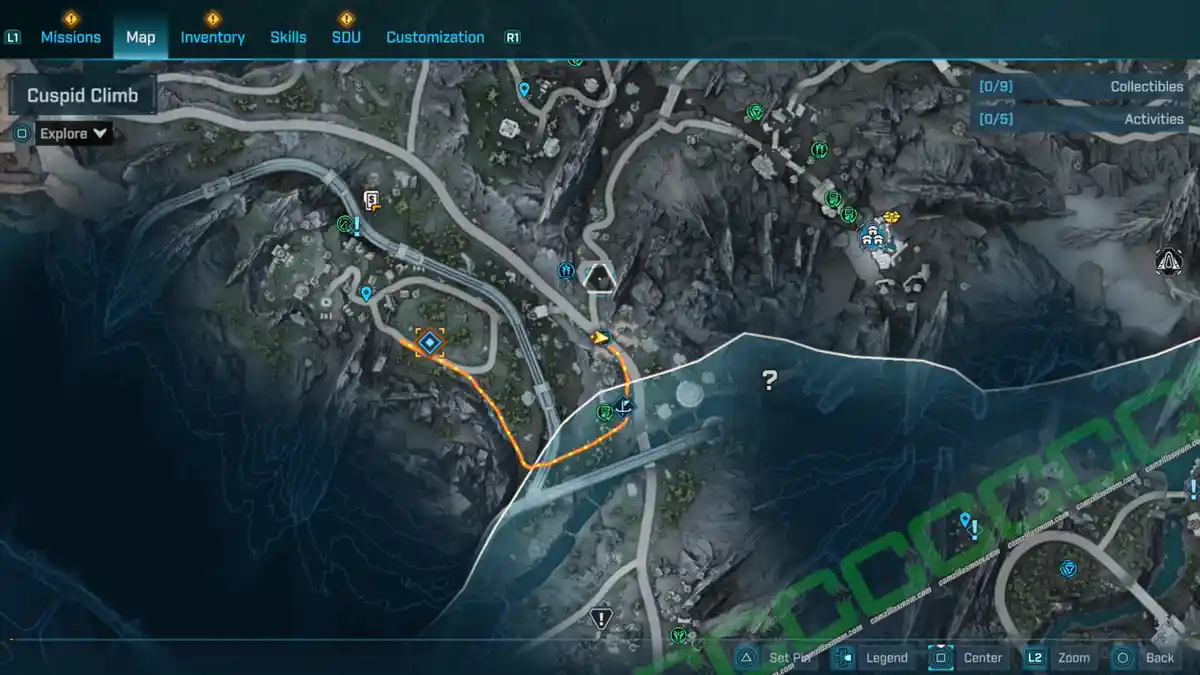Open the map Legend

873,658
